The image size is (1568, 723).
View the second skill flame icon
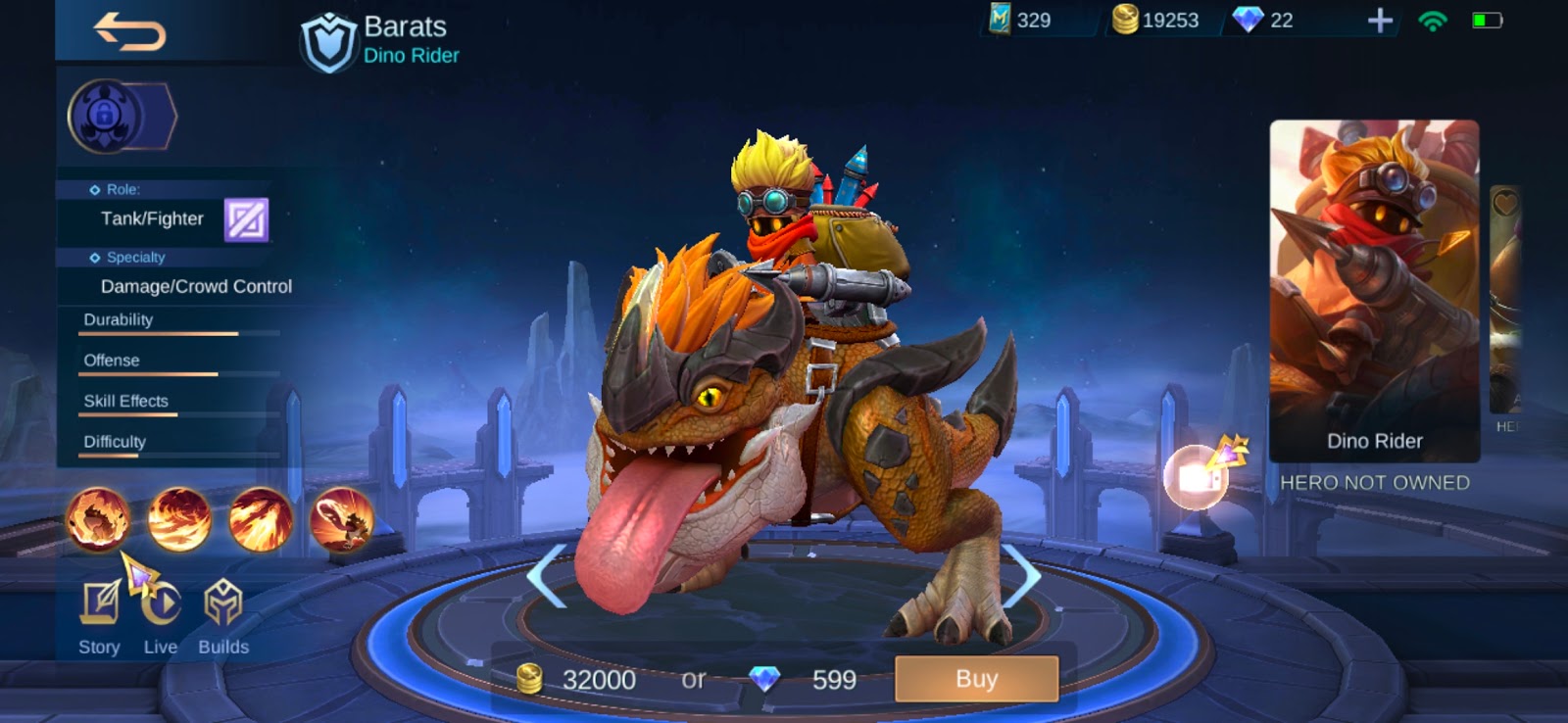180,520
